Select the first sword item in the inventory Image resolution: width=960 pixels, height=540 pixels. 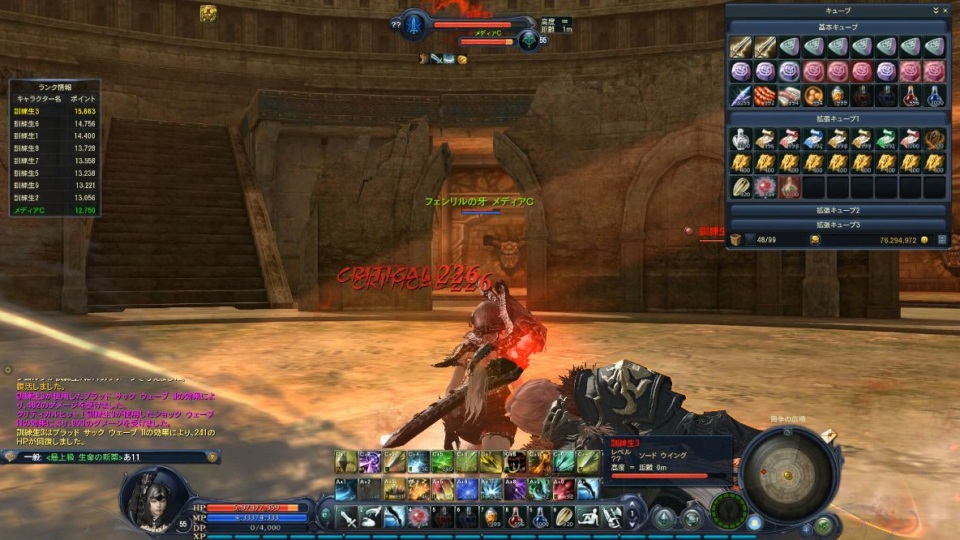click(x=740, y=47)
